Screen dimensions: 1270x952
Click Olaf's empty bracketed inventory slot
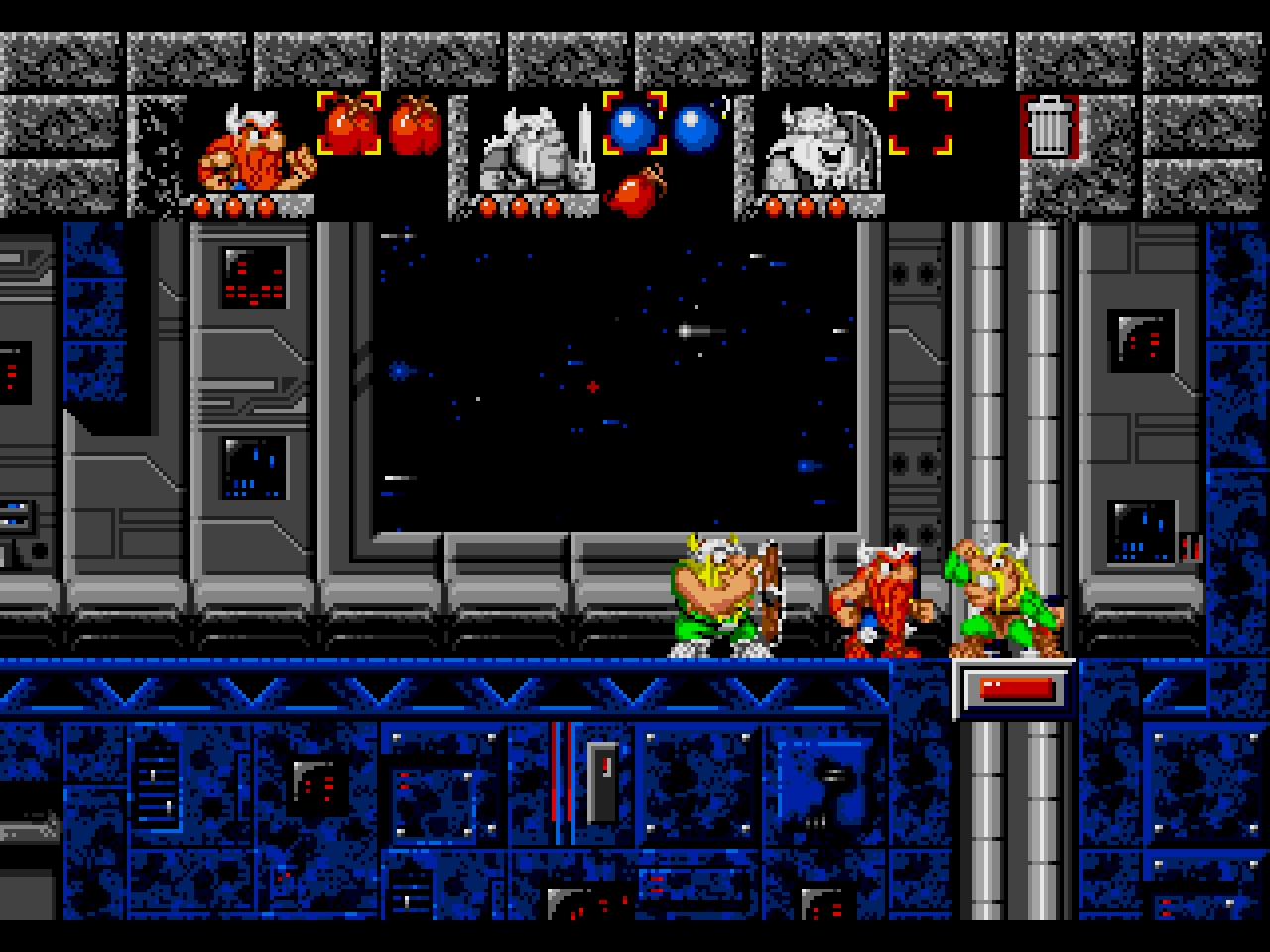click(920, 125)
